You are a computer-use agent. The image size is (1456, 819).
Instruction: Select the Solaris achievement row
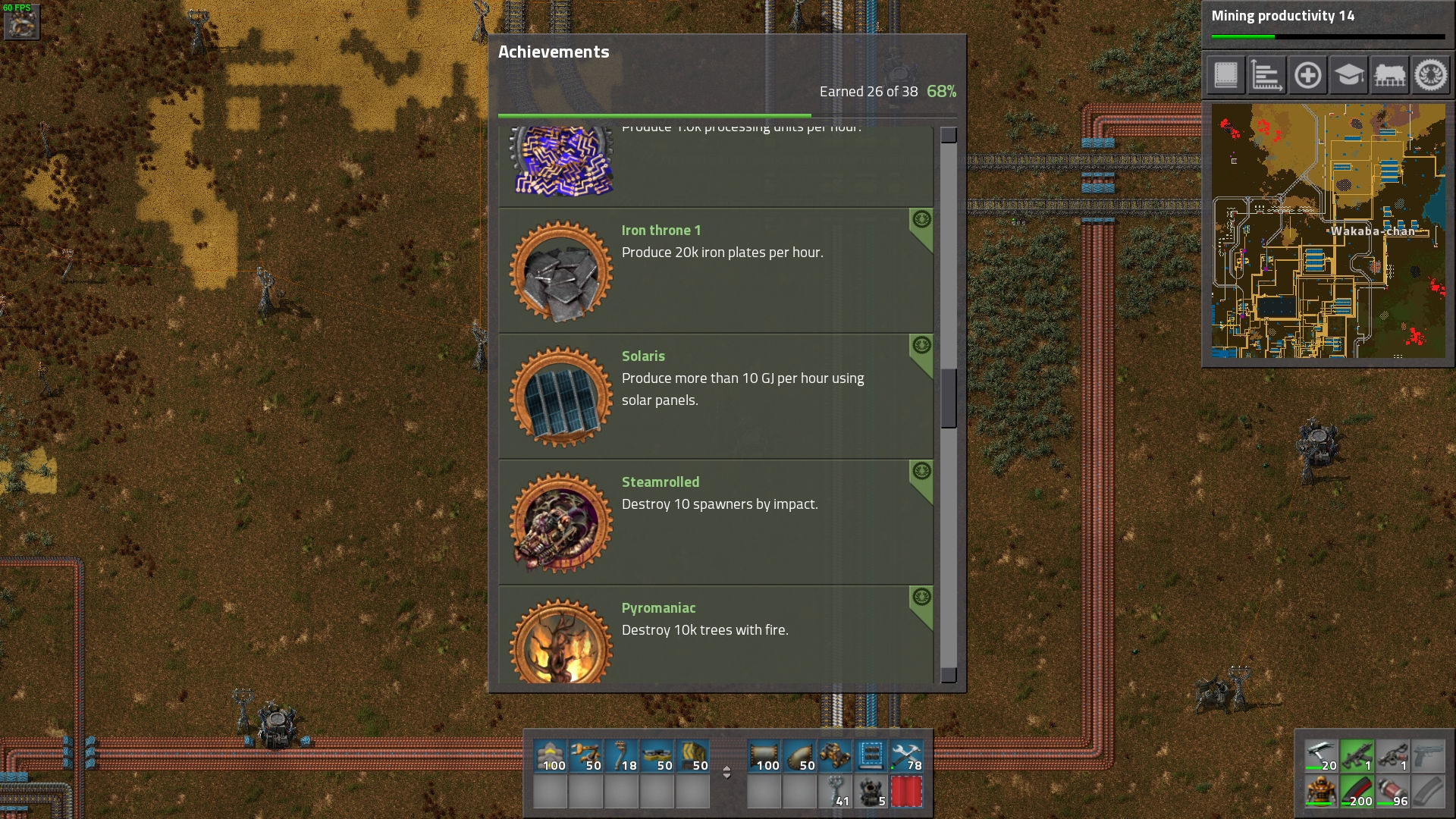click(715, 396)
